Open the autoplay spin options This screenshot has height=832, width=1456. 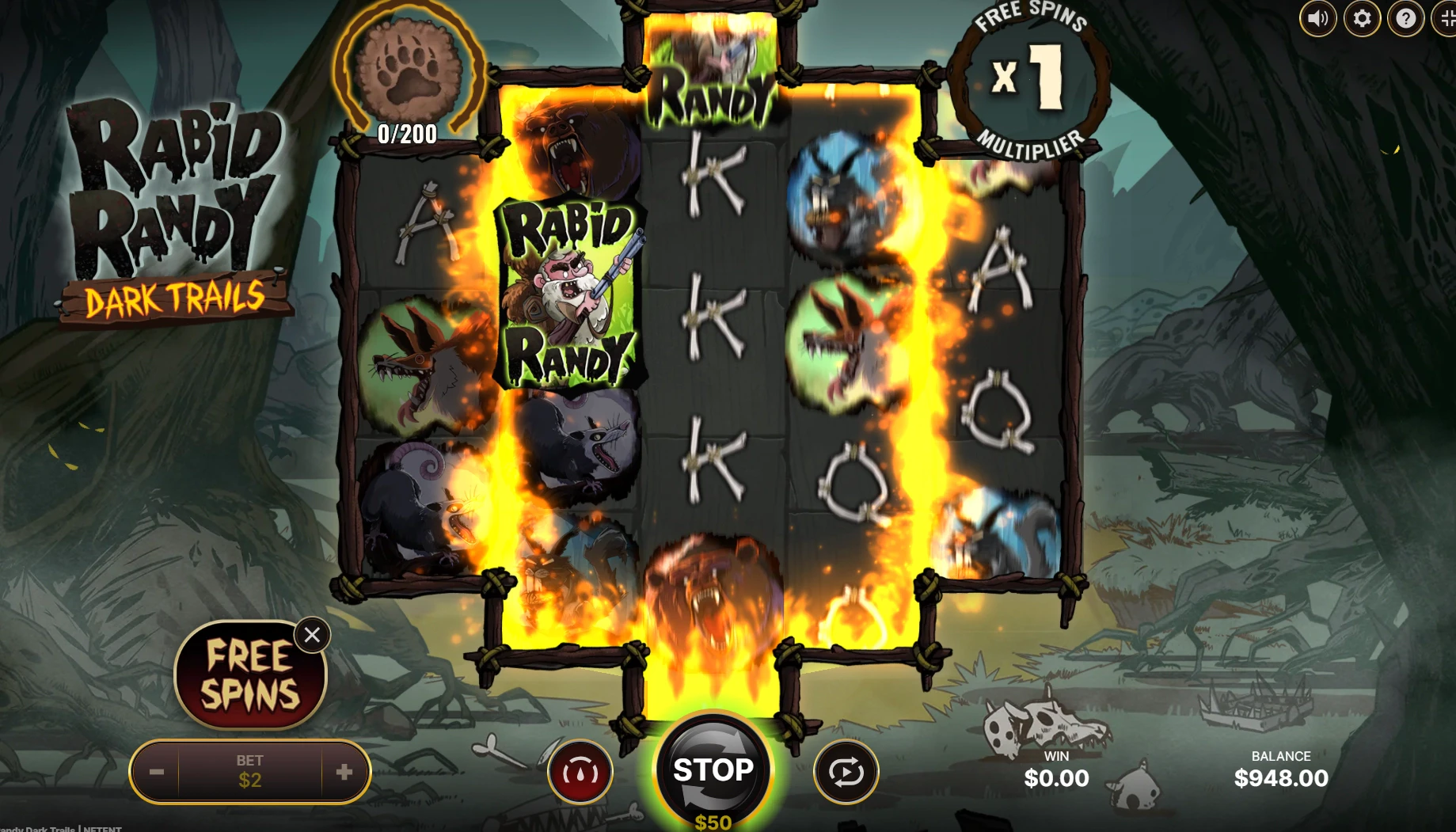pos(845,772)
